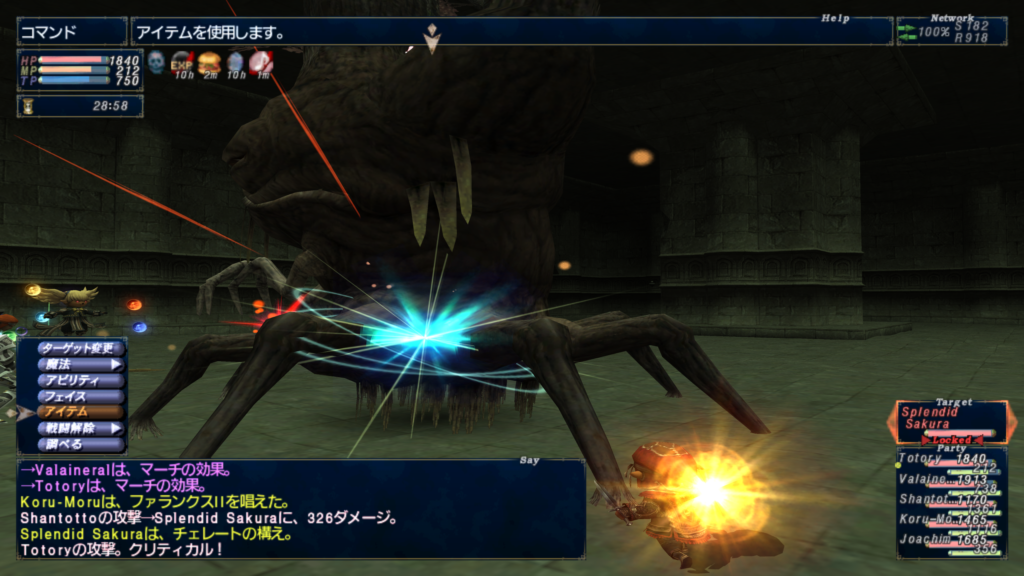1024x576 pixels.
Task: Select the burger food buff icon
Action: pos(209,63)
